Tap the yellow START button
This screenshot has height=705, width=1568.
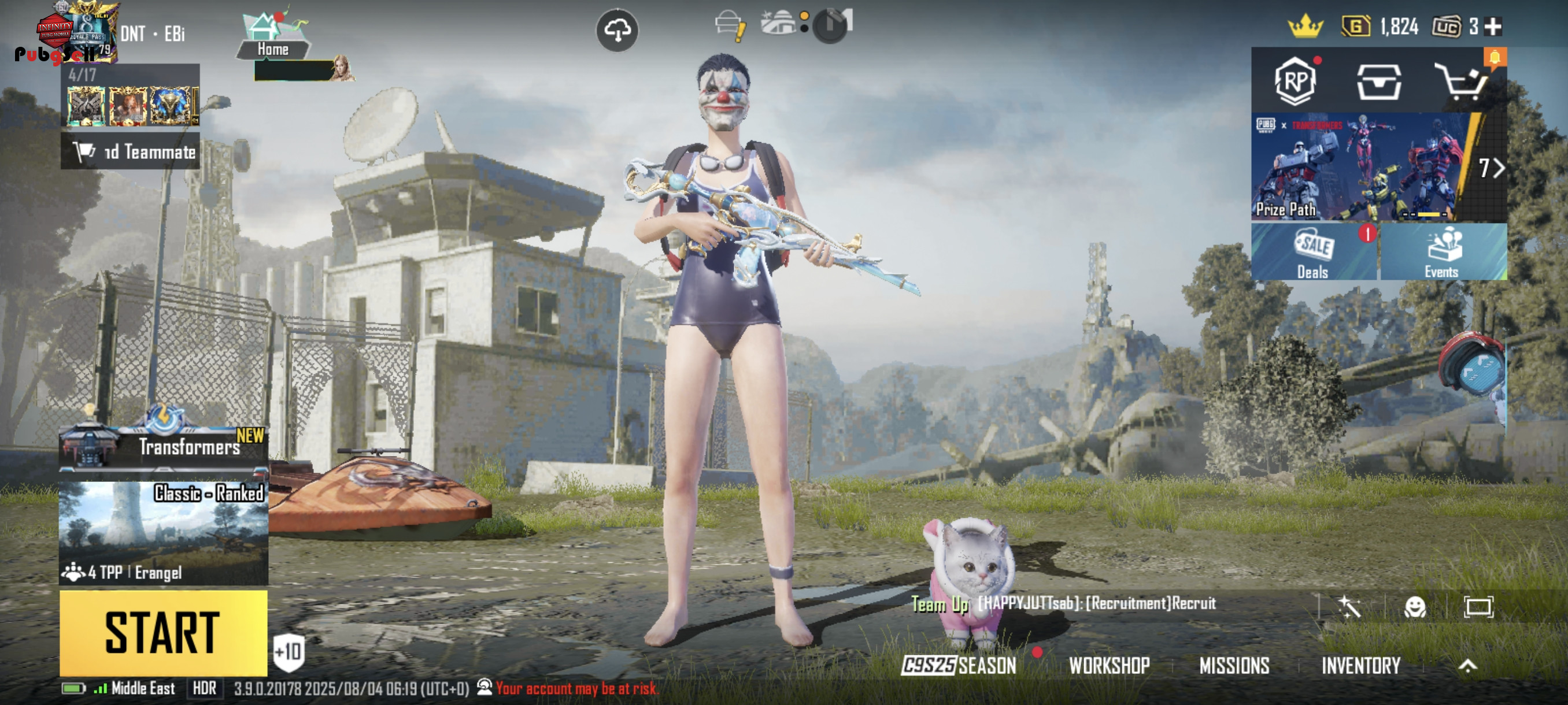pos(163,633)
